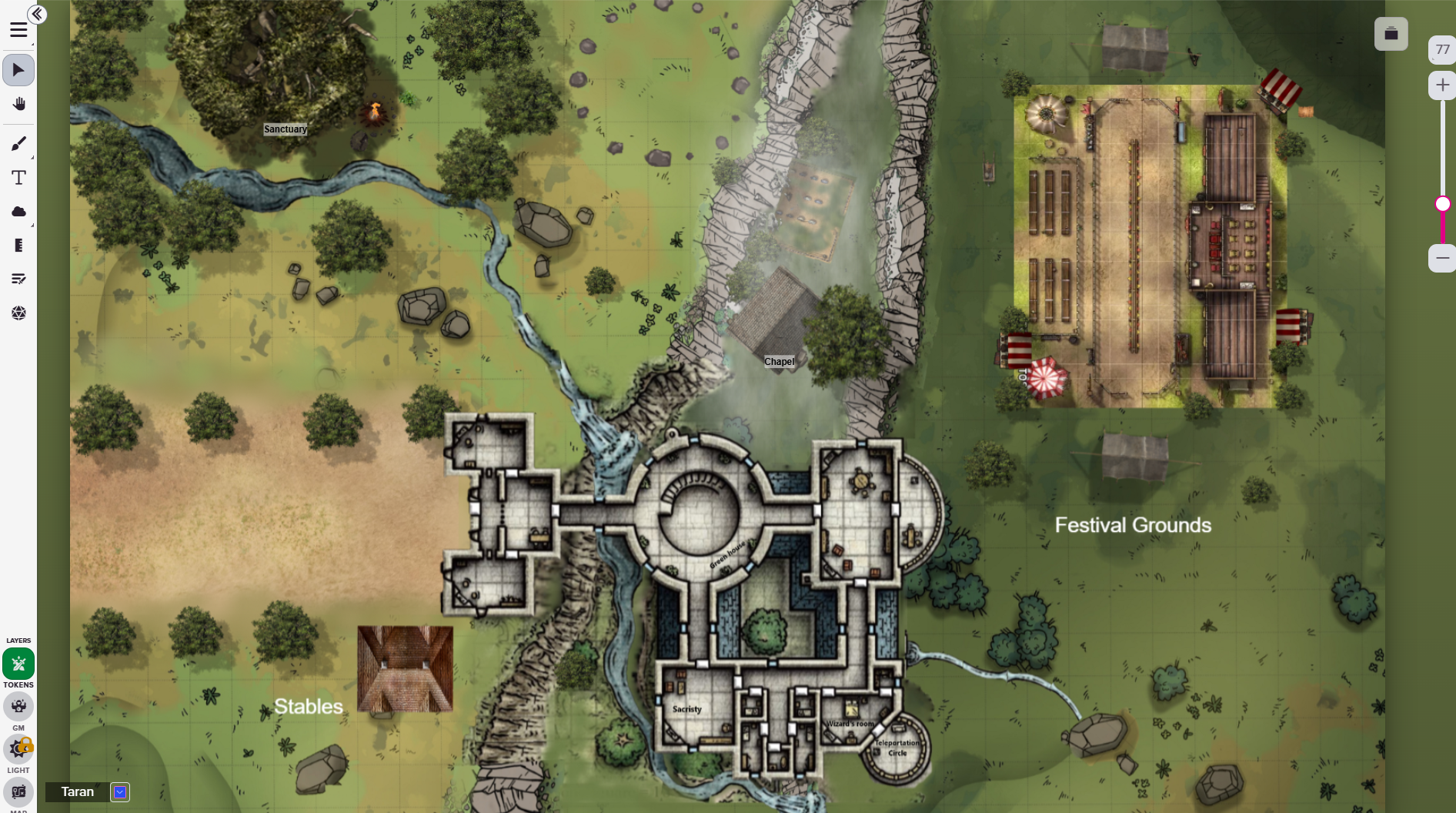Select the ruler measure tool
Image resolution: width=1456 pixels, height=813 pixels.
(x=18, y=246)
